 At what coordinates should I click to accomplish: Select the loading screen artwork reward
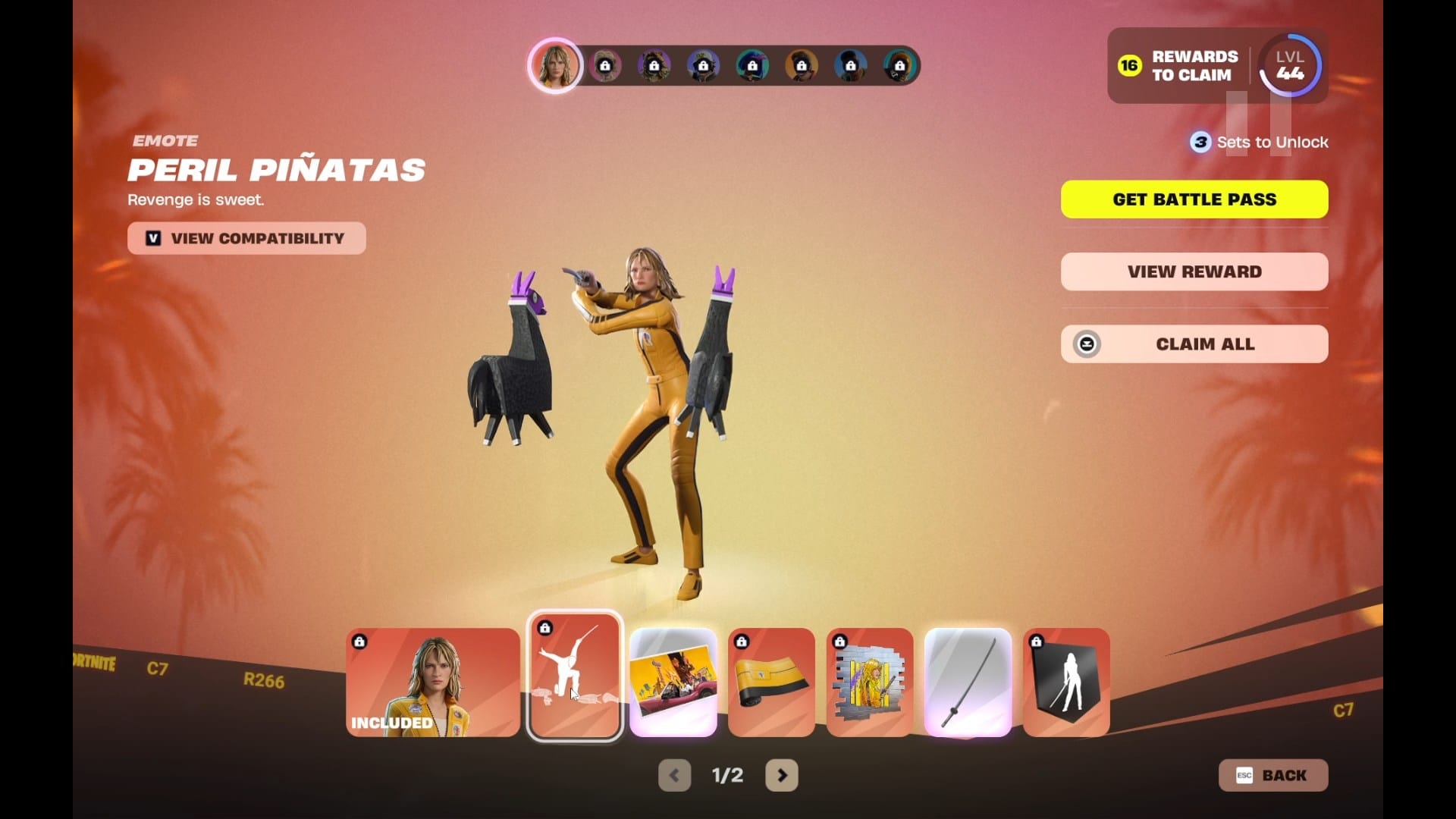pos(673,682)
